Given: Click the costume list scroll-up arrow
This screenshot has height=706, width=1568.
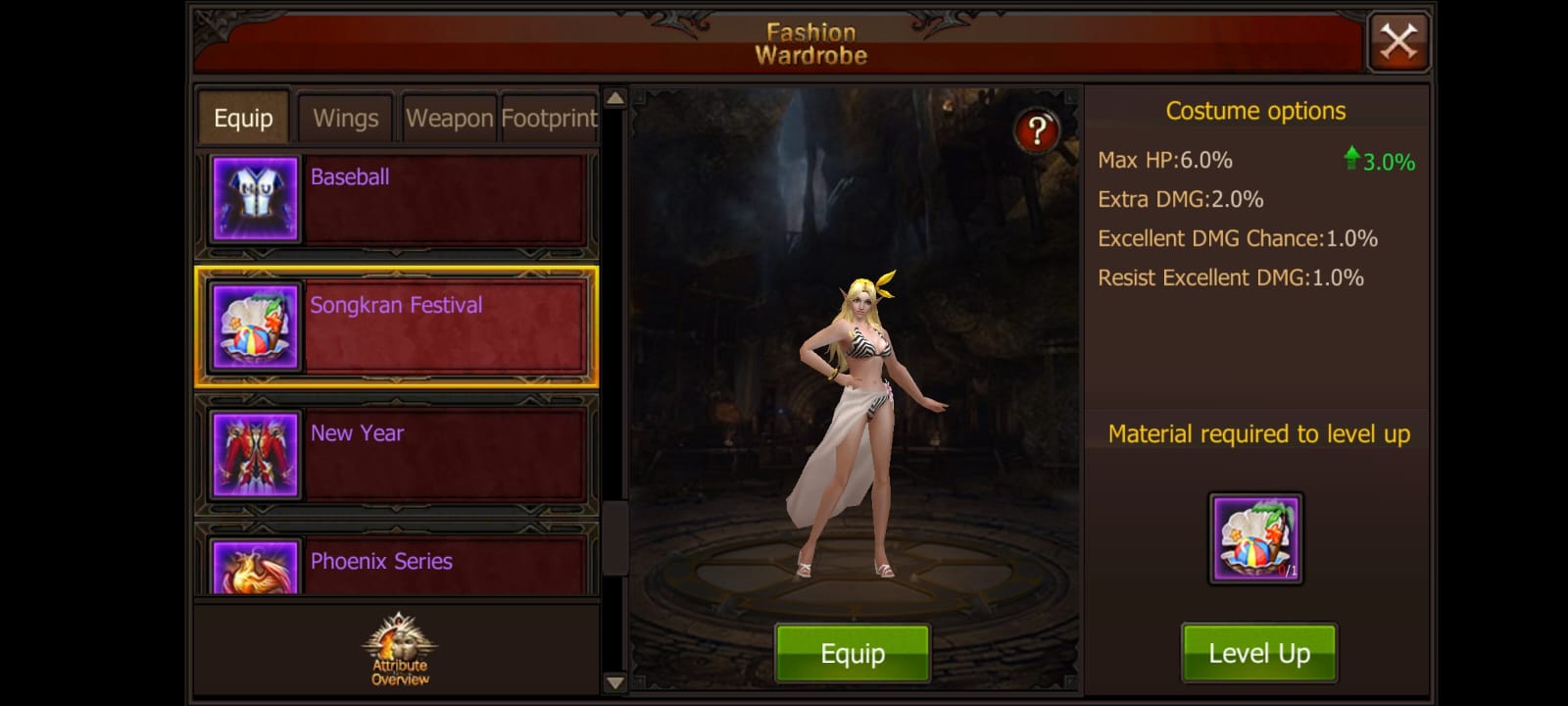Looking at the screenshot, I should coord(614,98).
